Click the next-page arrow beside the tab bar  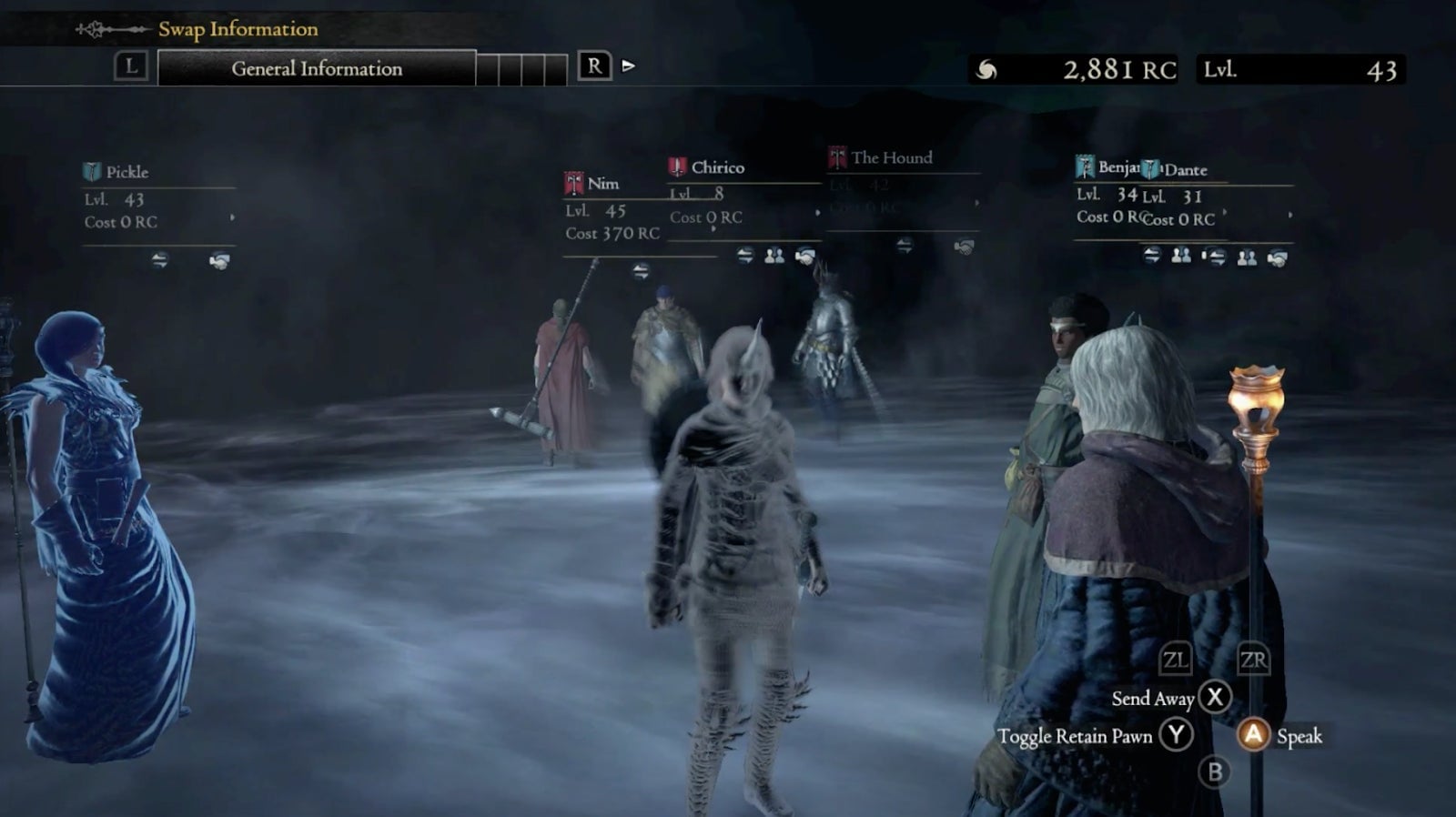[628, 66]
